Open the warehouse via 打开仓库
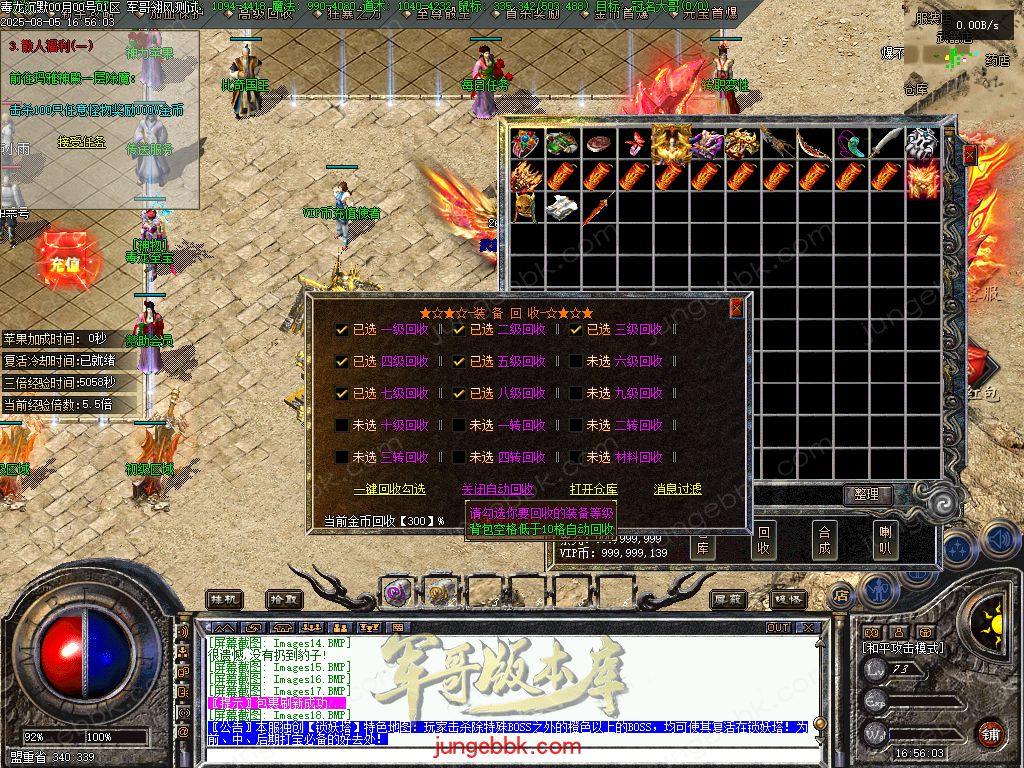The height and width of the screenshot is (768, 1024). pos(593,489)
